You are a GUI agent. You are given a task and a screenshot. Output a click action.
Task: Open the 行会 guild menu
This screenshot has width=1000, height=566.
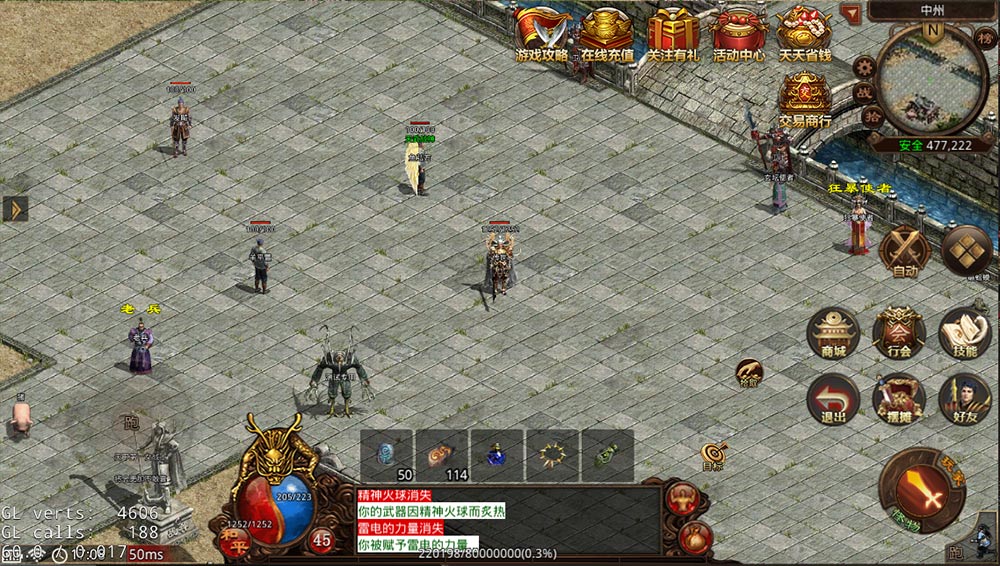point(899,334)
